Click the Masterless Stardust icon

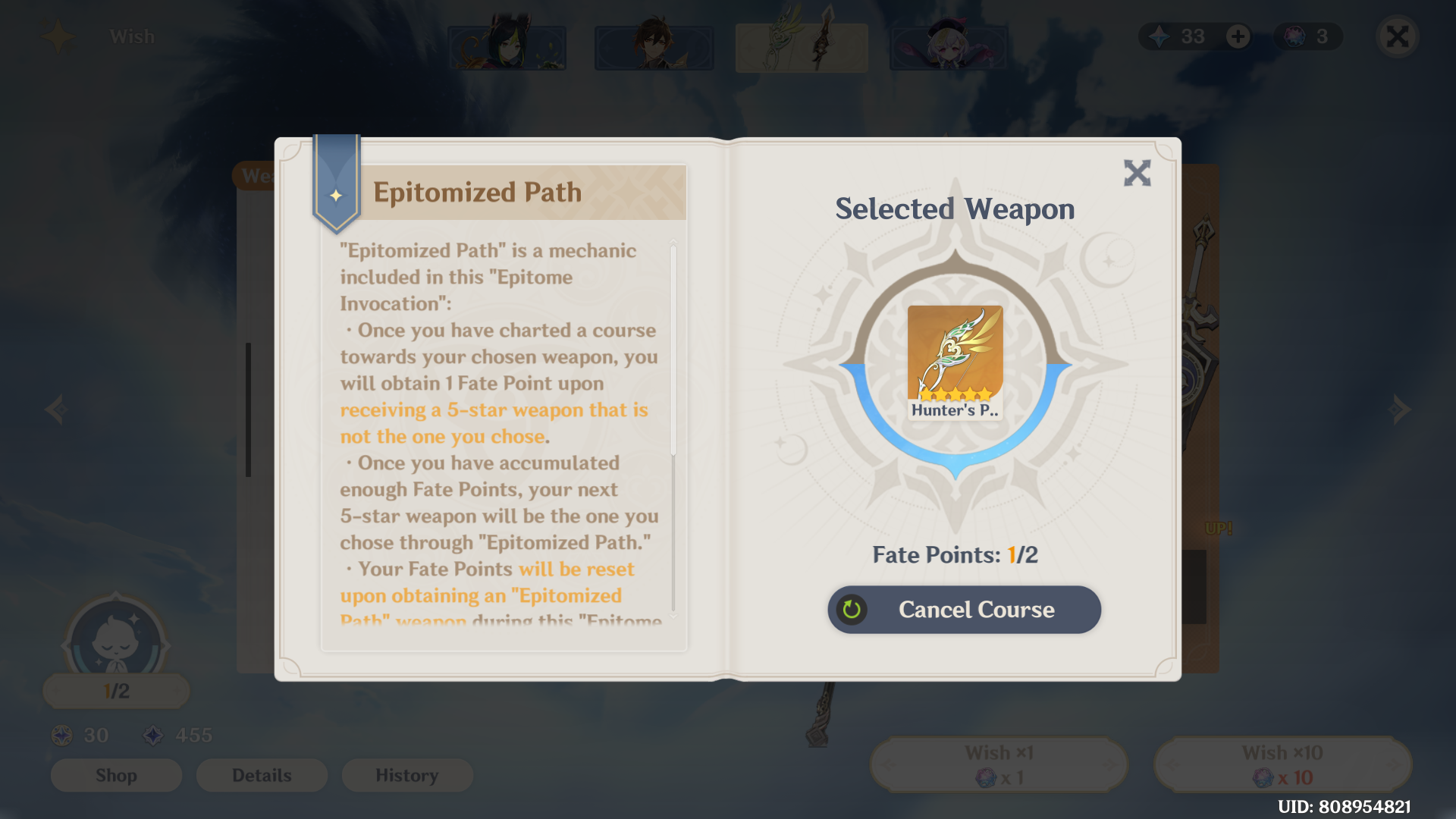pos(152,734)
